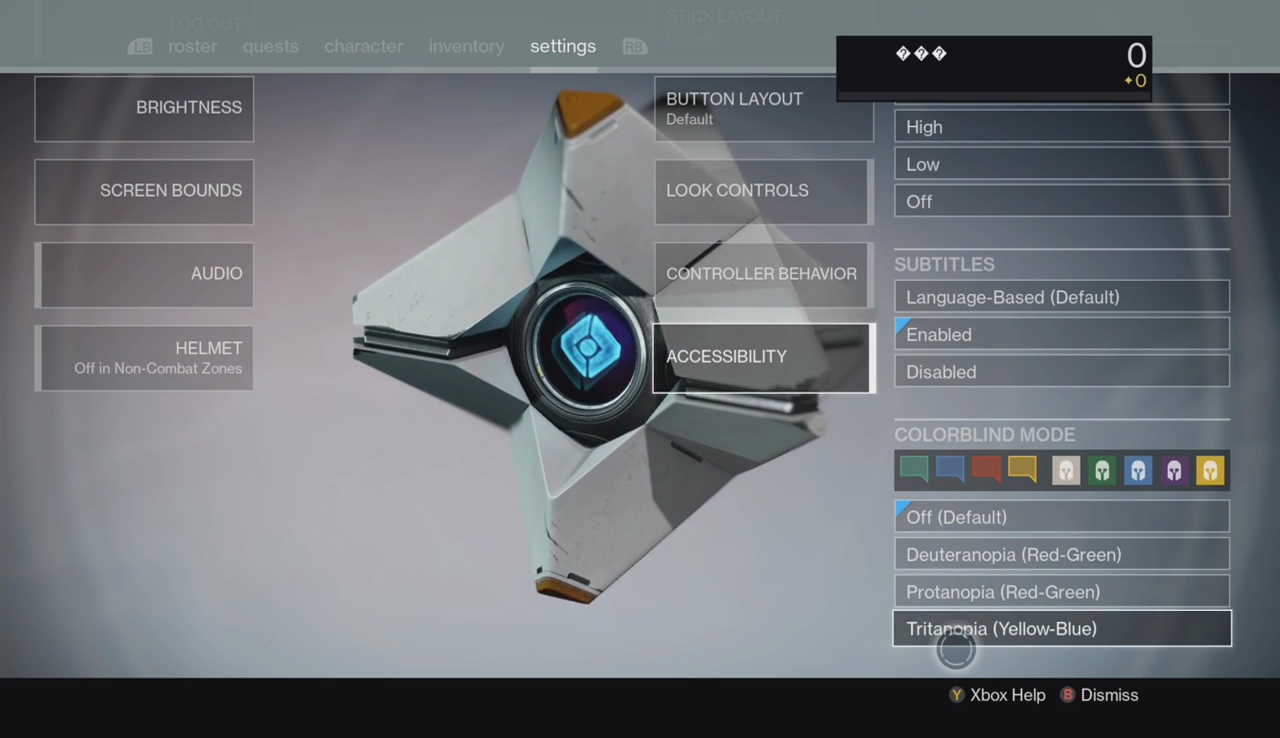Viewport: 1280px width, 738px height.
Task: Select the Helmet setting
Action: [x=144, y=357]
